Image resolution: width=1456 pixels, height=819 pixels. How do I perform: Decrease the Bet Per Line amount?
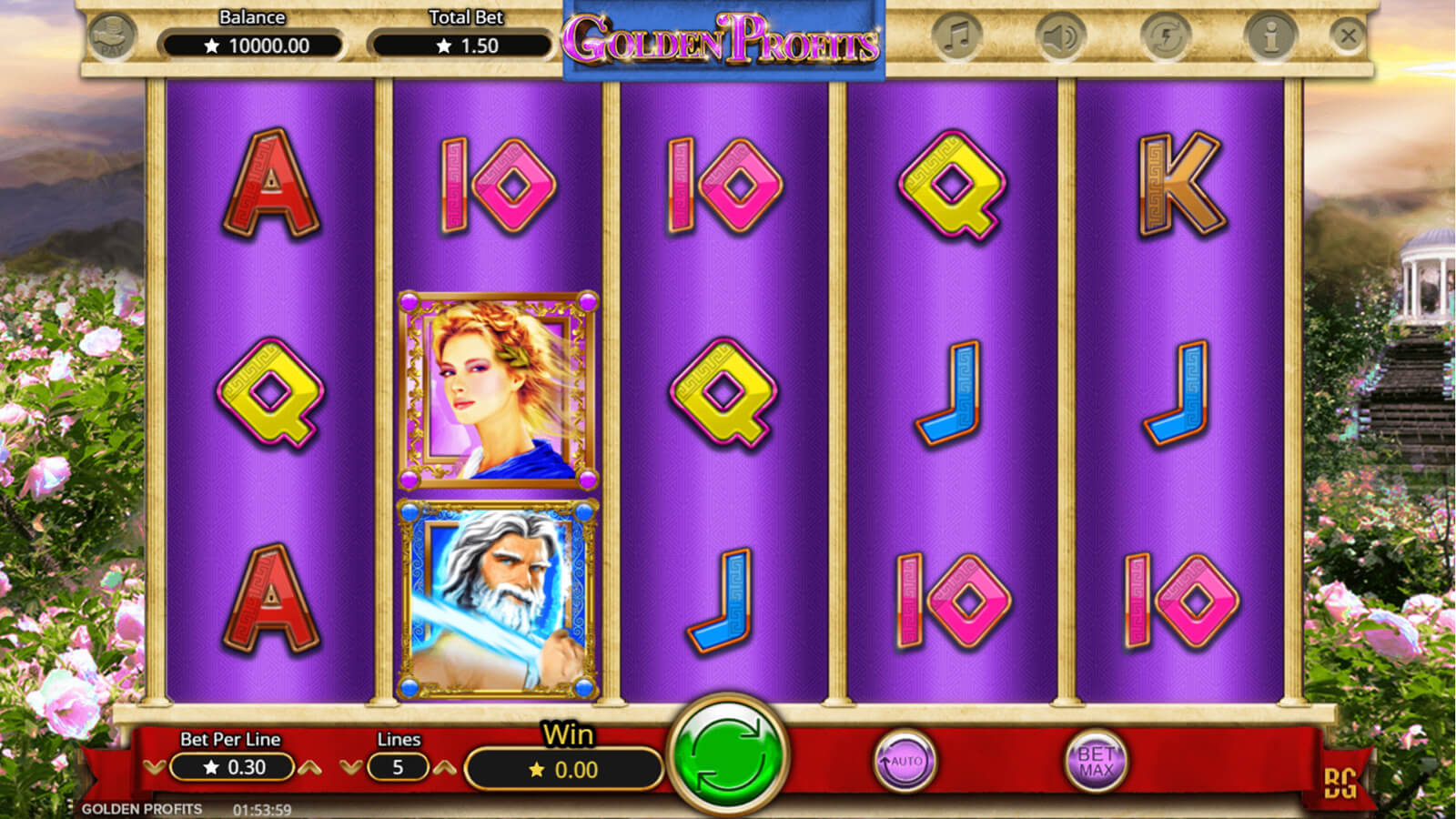pos(154,768)
